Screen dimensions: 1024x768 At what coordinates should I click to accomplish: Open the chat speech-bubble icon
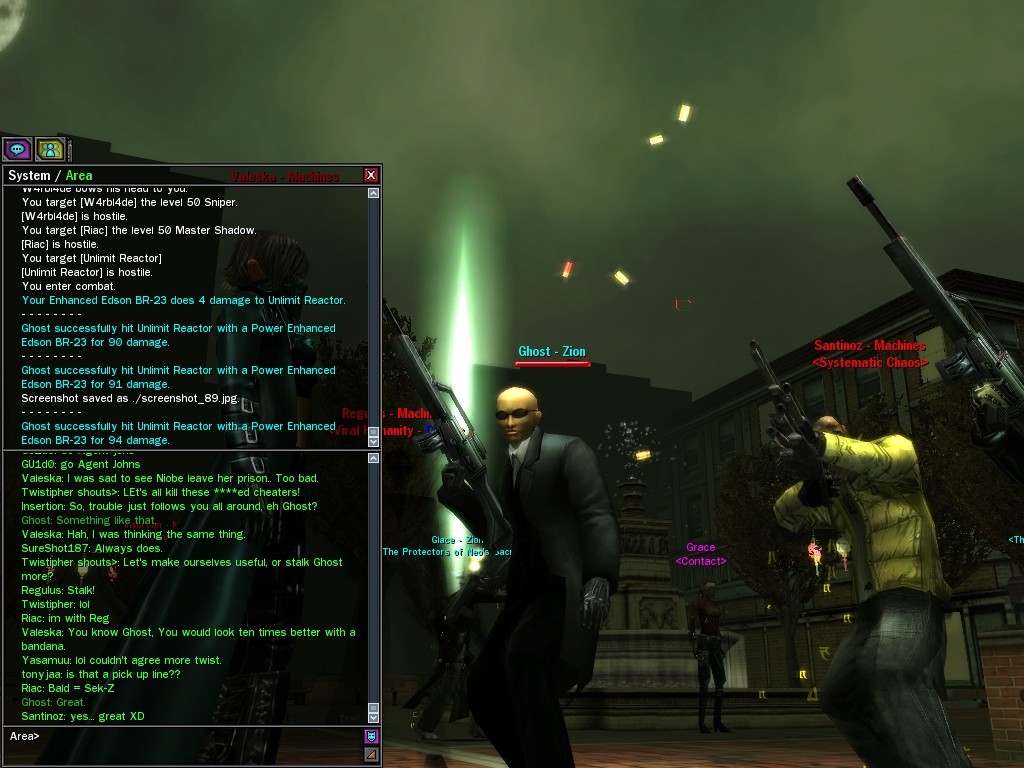click(x=17, y=149)
